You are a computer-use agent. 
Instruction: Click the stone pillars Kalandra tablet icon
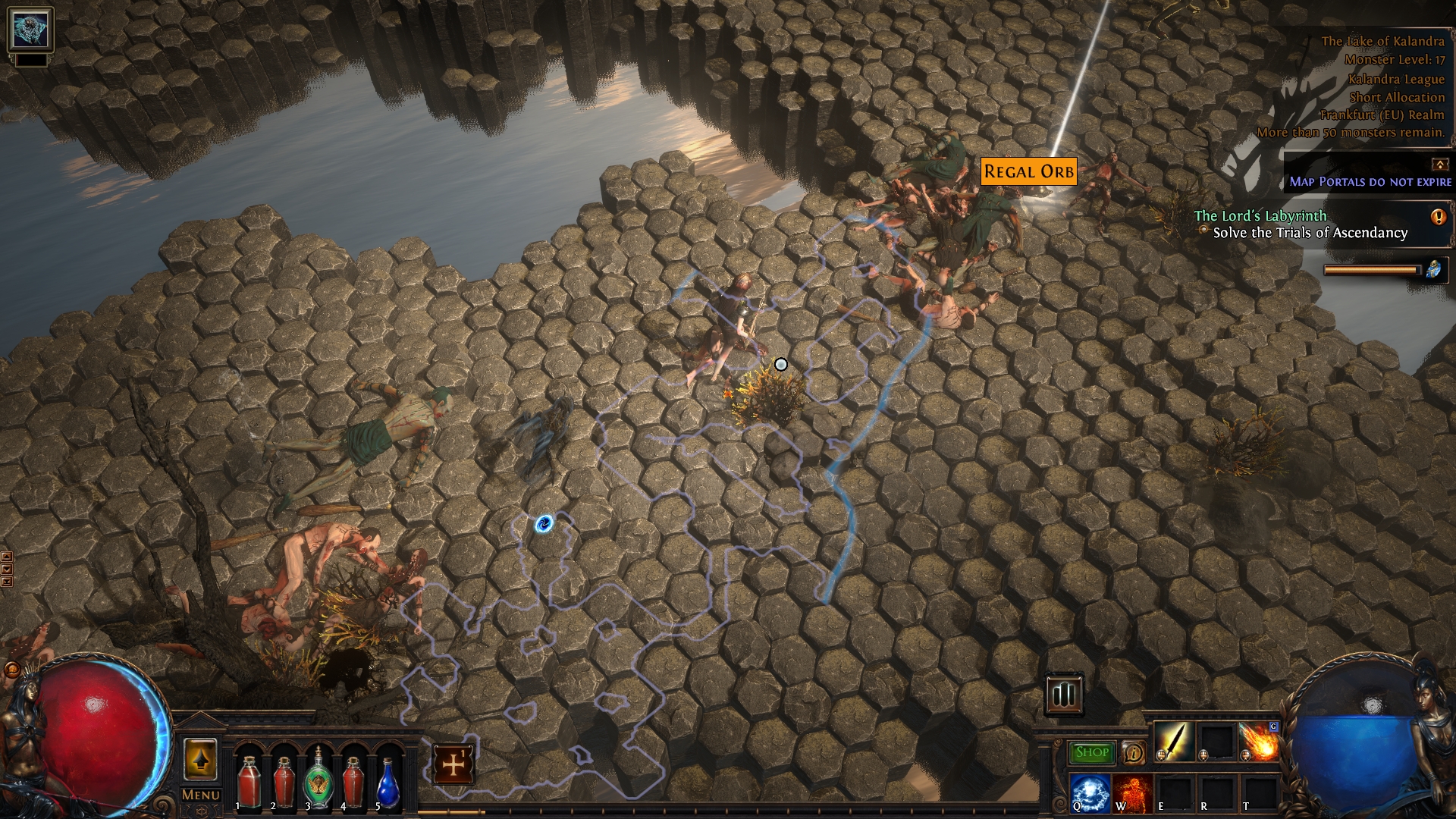[1063, 693]
